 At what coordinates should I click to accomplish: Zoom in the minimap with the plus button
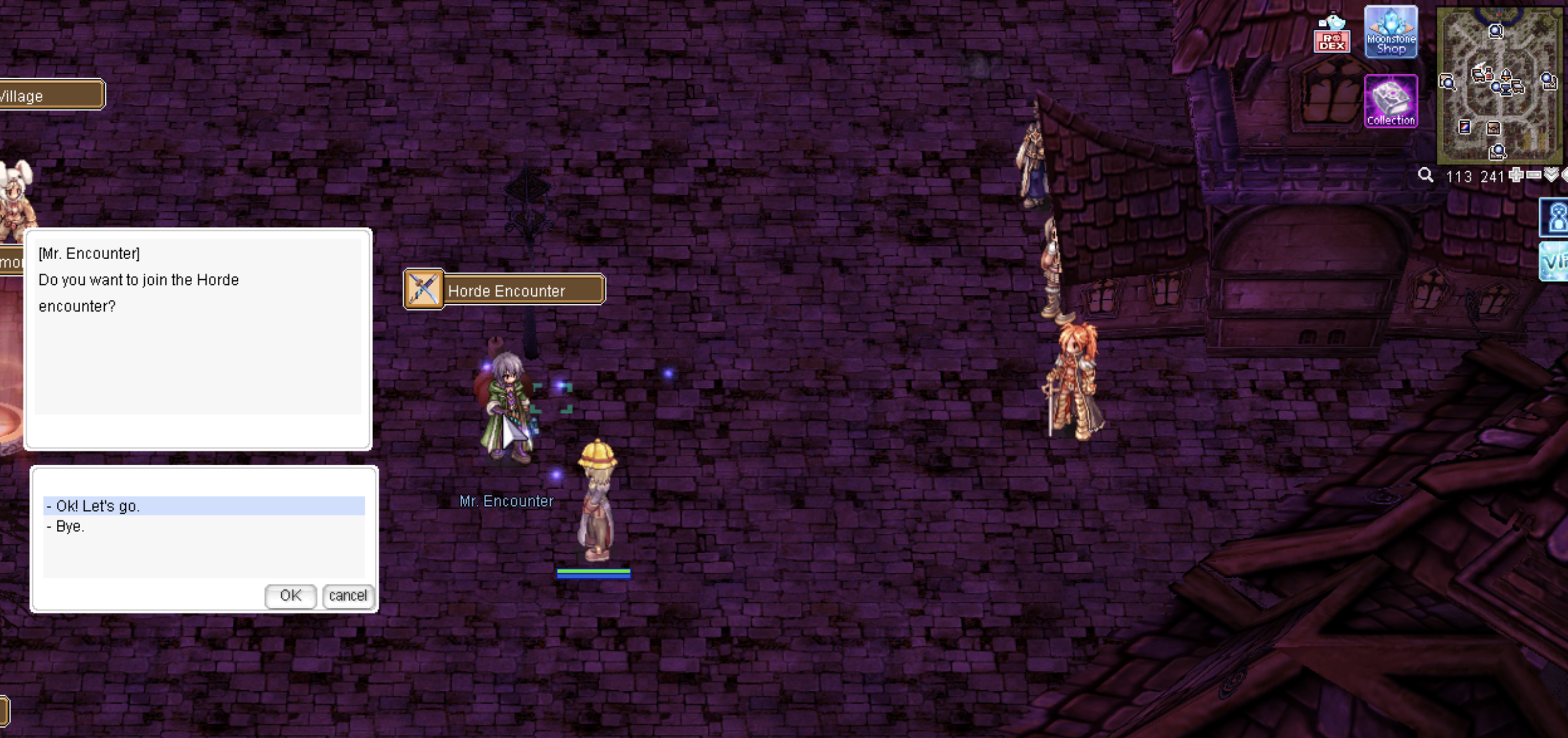[1516, 175]
